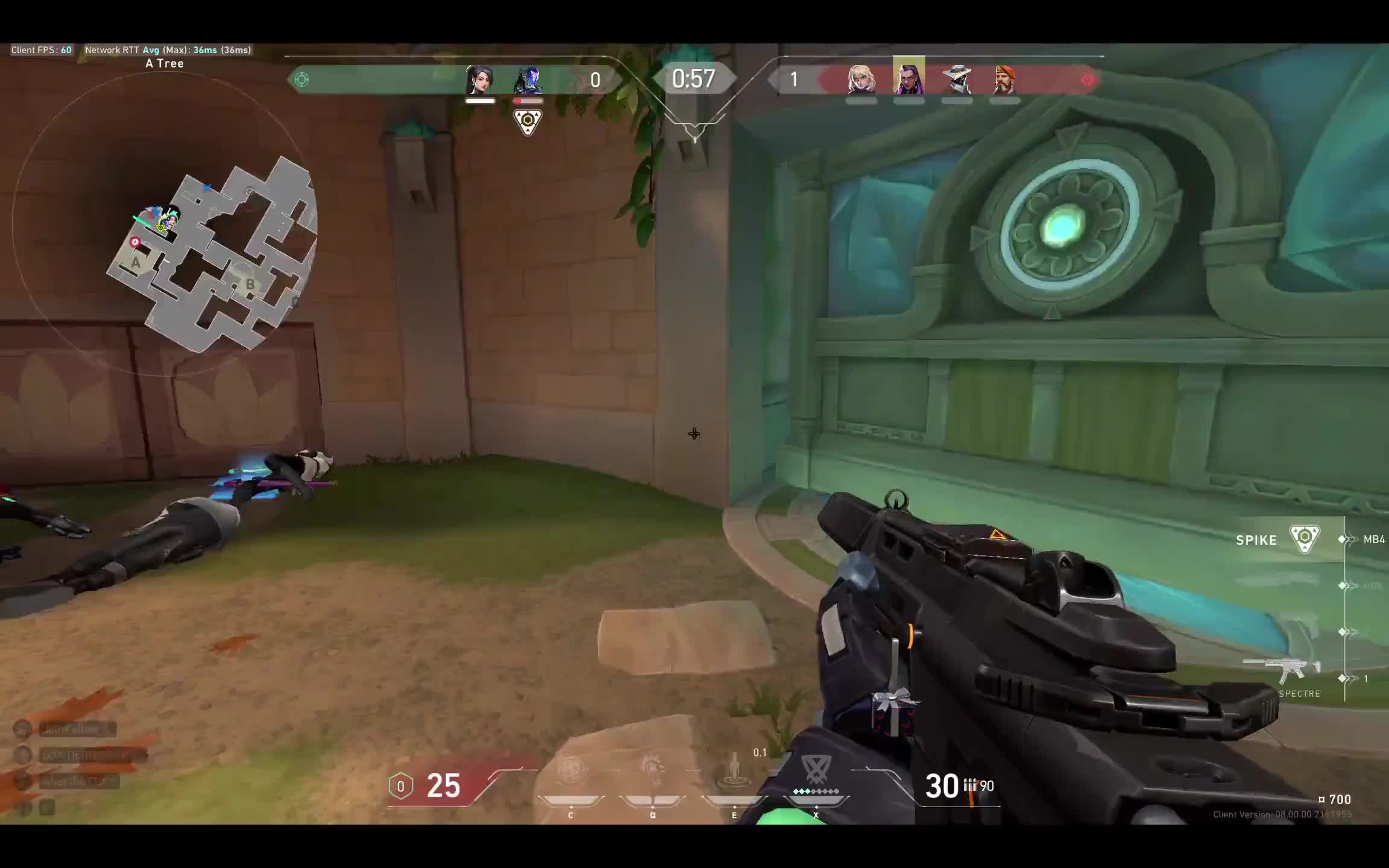Click the Reyna portrait with yellow highlight
1389x868 pixels.
[x=909, y=77]
